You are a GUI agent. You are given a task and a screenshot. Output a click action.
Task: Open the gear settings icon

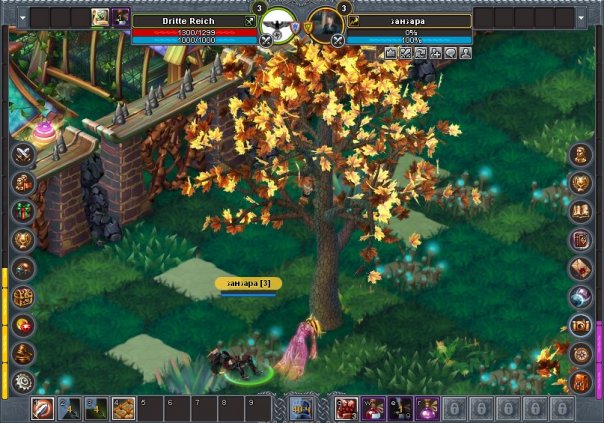pyautogui.click(x=22, y=381)
